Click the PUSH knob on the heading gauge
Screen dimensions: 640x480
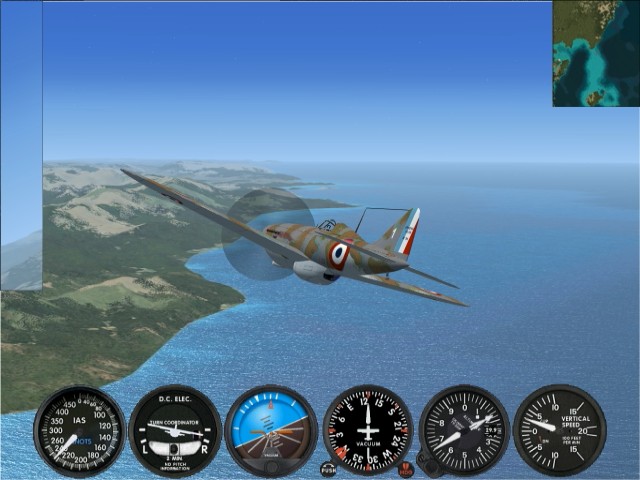tap(328, 469)
